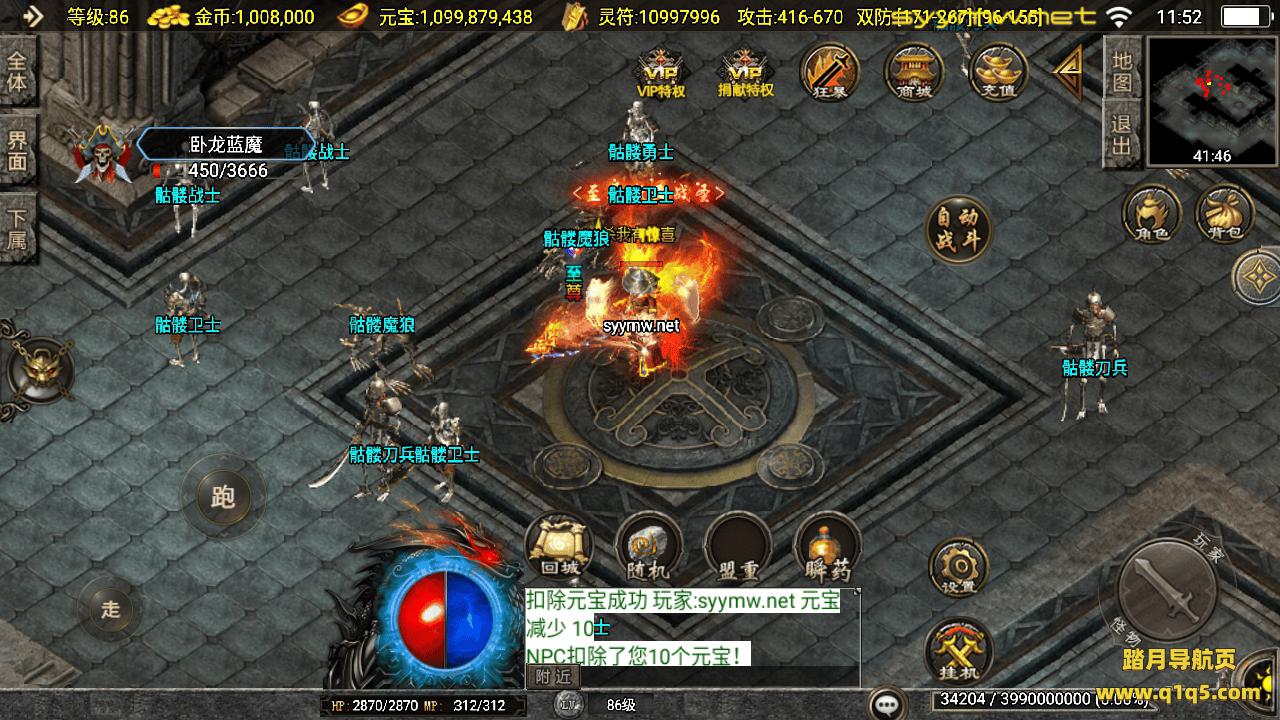Select the 盟重 teleport slot
This screenshot has height=720, width=1280.
(738, 548)
